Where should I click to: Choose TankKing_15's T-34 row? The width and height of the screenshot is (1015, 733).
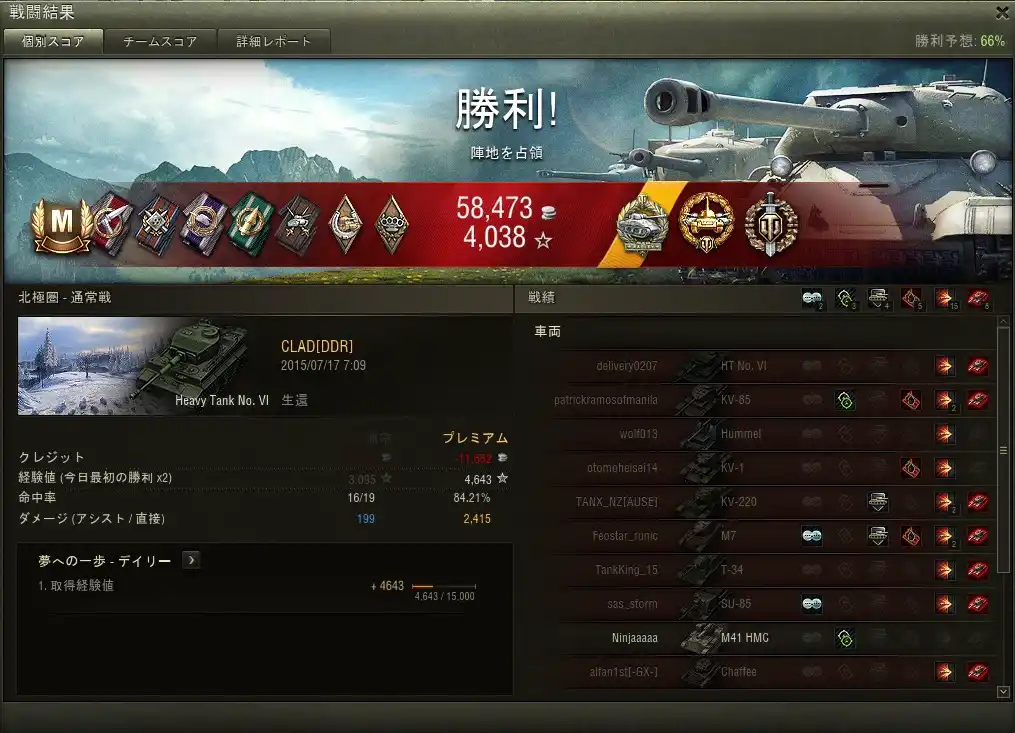click(760, 570)
